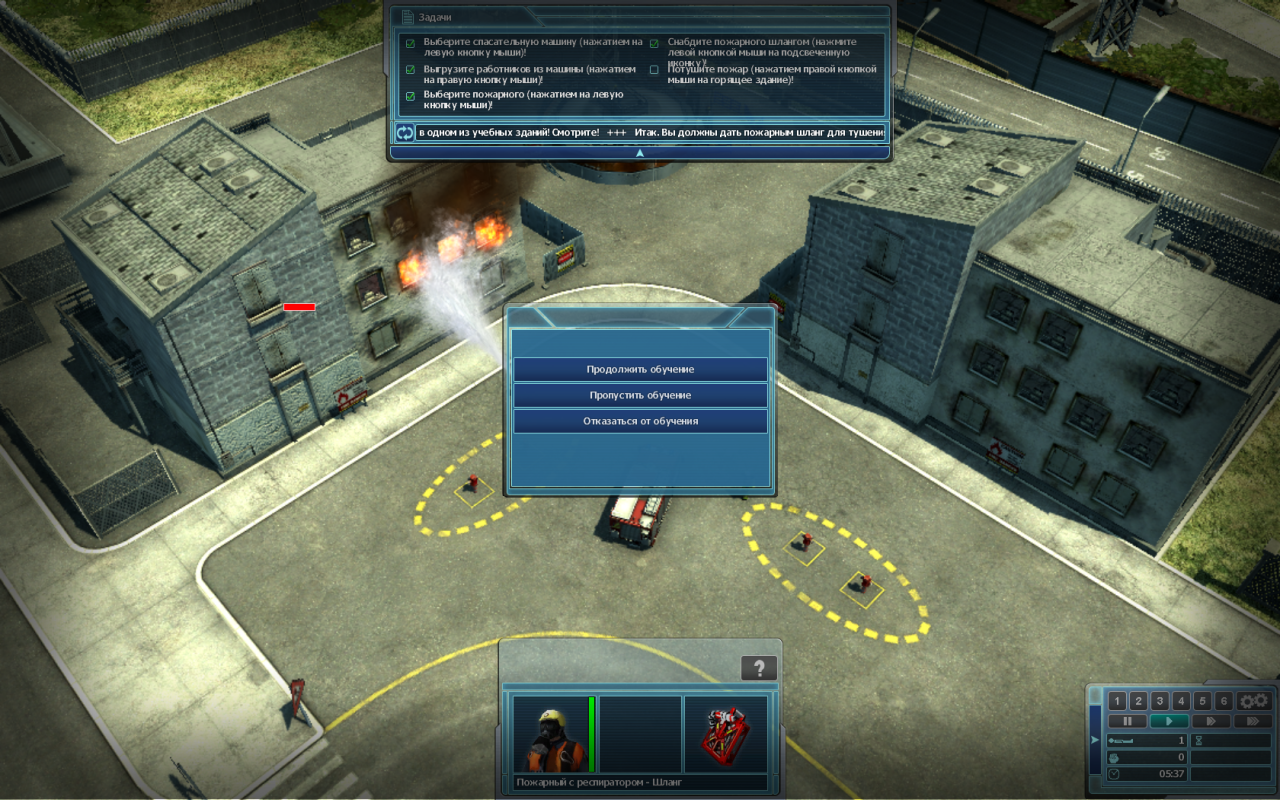Click the red hose equipment icon
Screen dimensions: 1280x800
click(725, 734)
